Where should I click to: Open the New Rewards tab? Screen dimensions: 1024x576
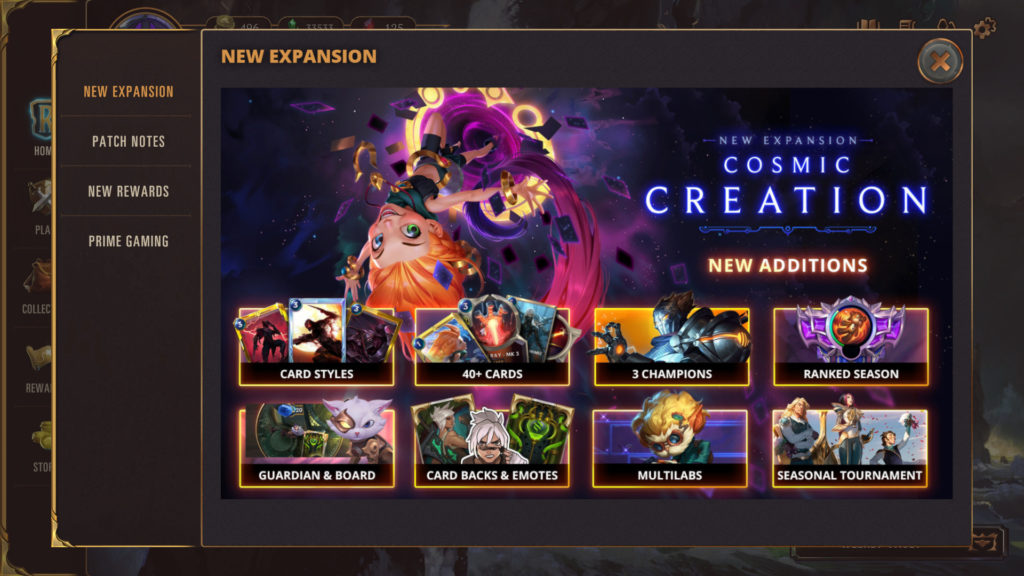[128, 191]
